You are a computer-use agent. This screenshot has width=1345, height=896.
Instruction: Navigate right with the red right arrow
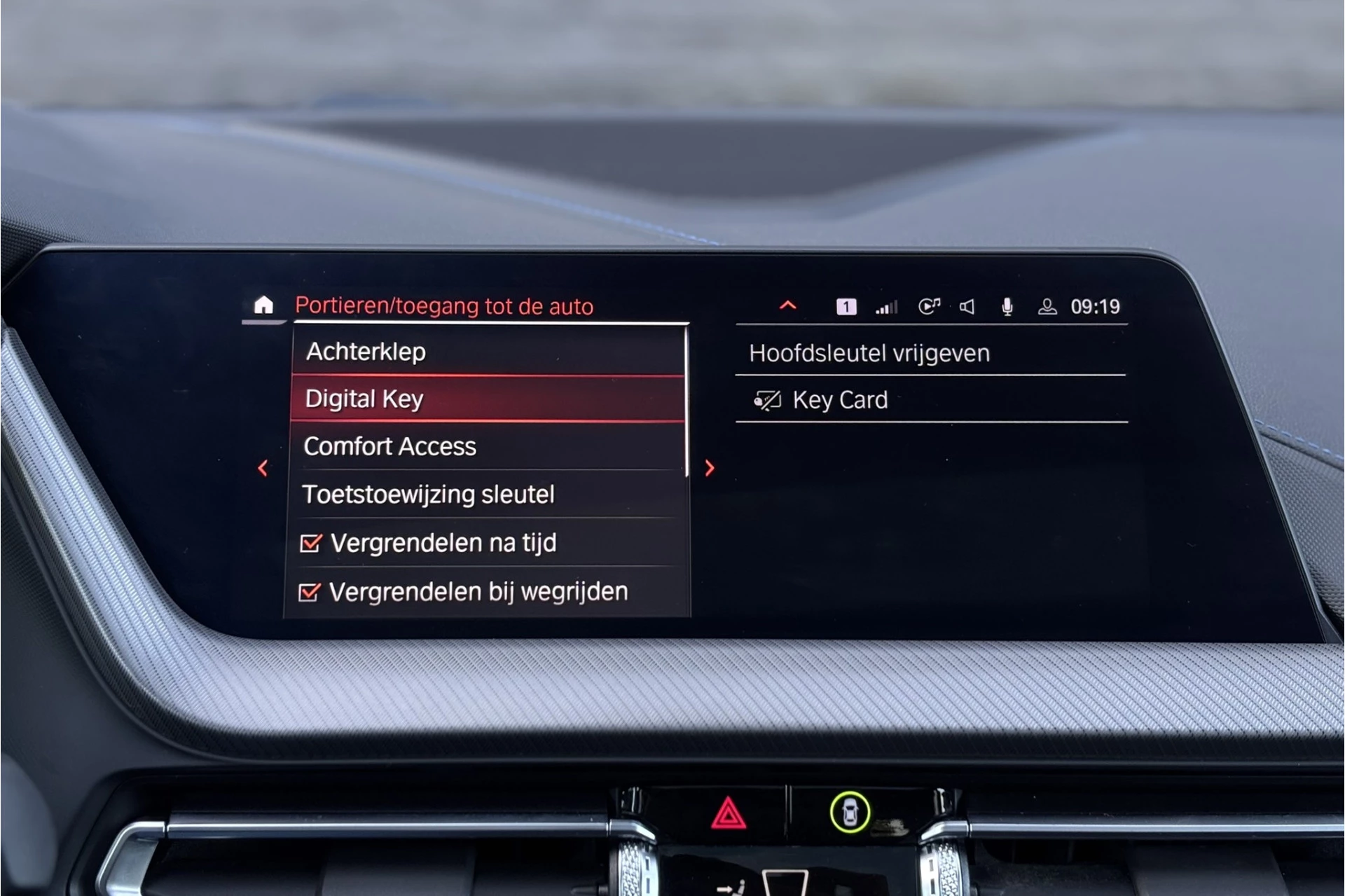tap(710, 467)
